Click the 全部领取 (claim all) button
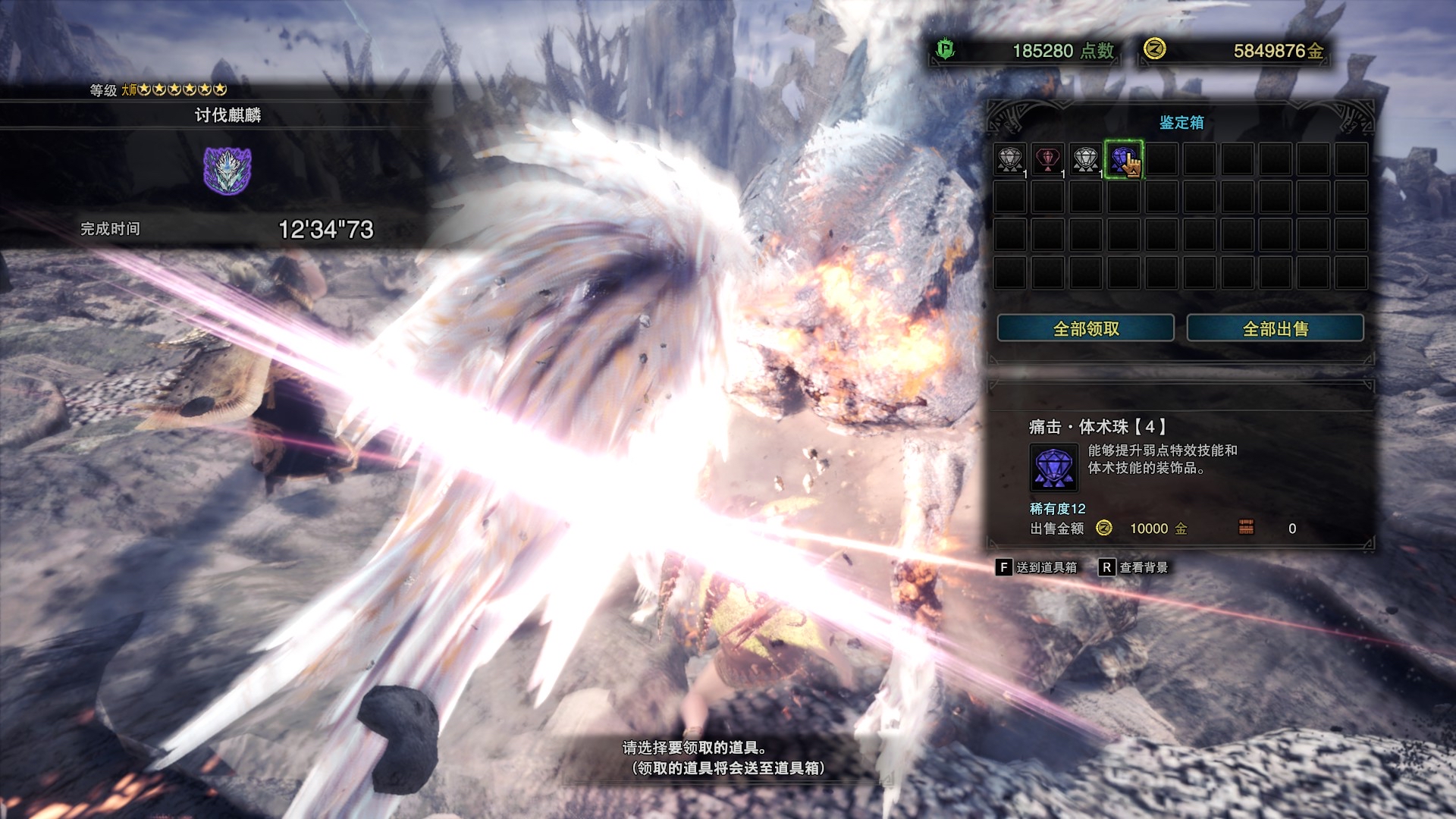Image resolution: width=1456 pixels, height=819 pixels. [x=1085, y=328]
